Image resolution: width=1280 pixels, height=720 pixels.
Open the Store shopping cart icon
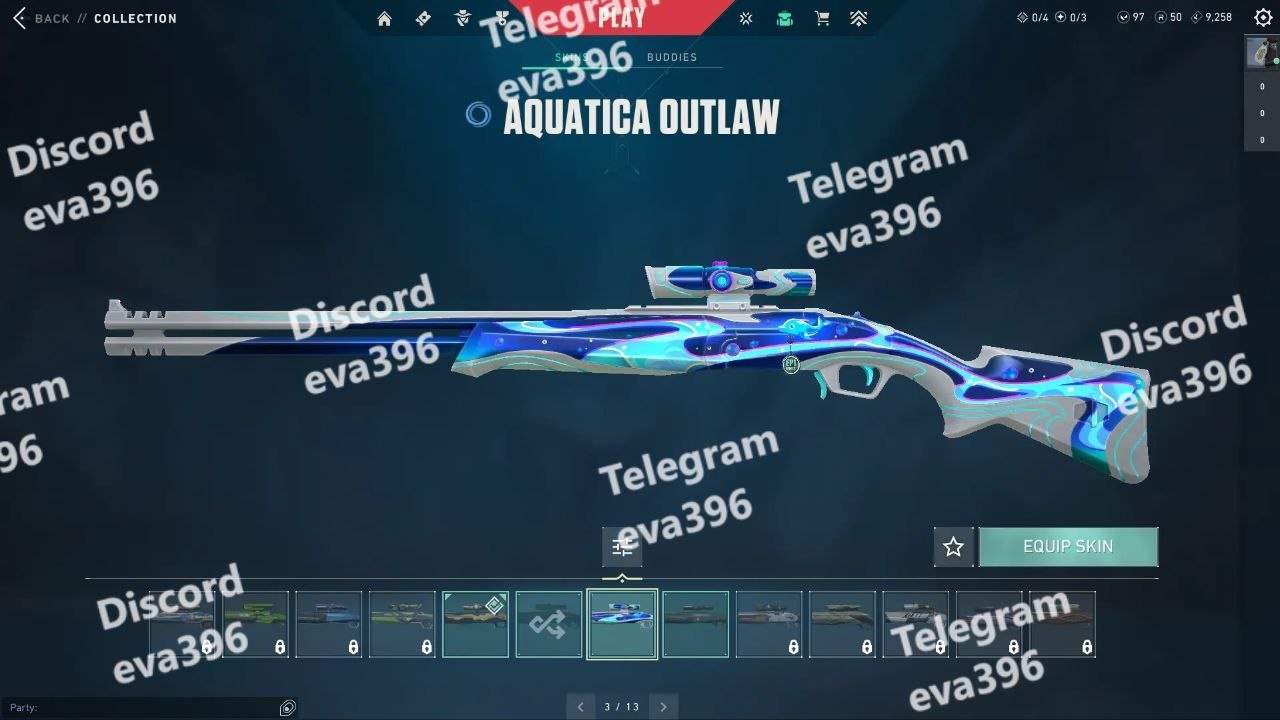[822, 18]
